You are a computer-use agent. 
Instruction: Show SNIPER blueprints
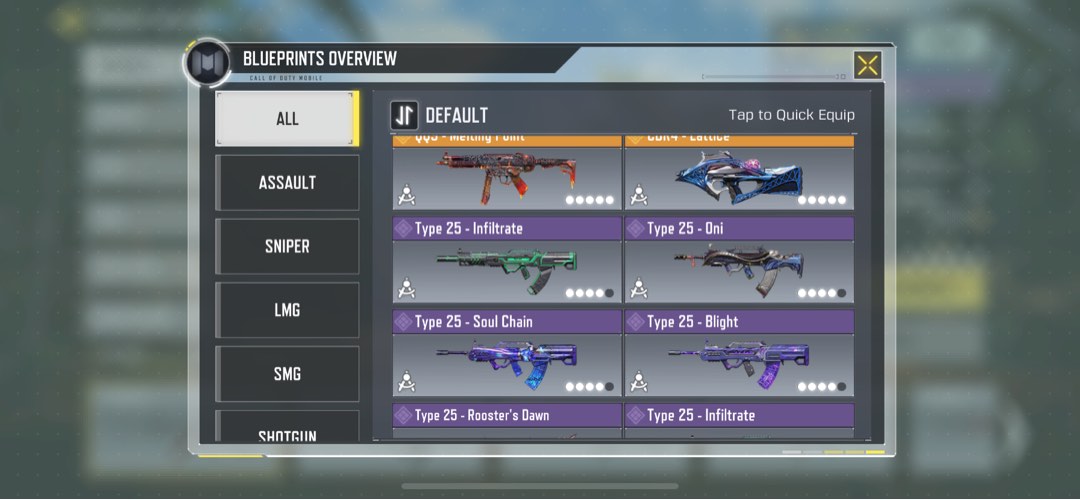tap(287, 247)
